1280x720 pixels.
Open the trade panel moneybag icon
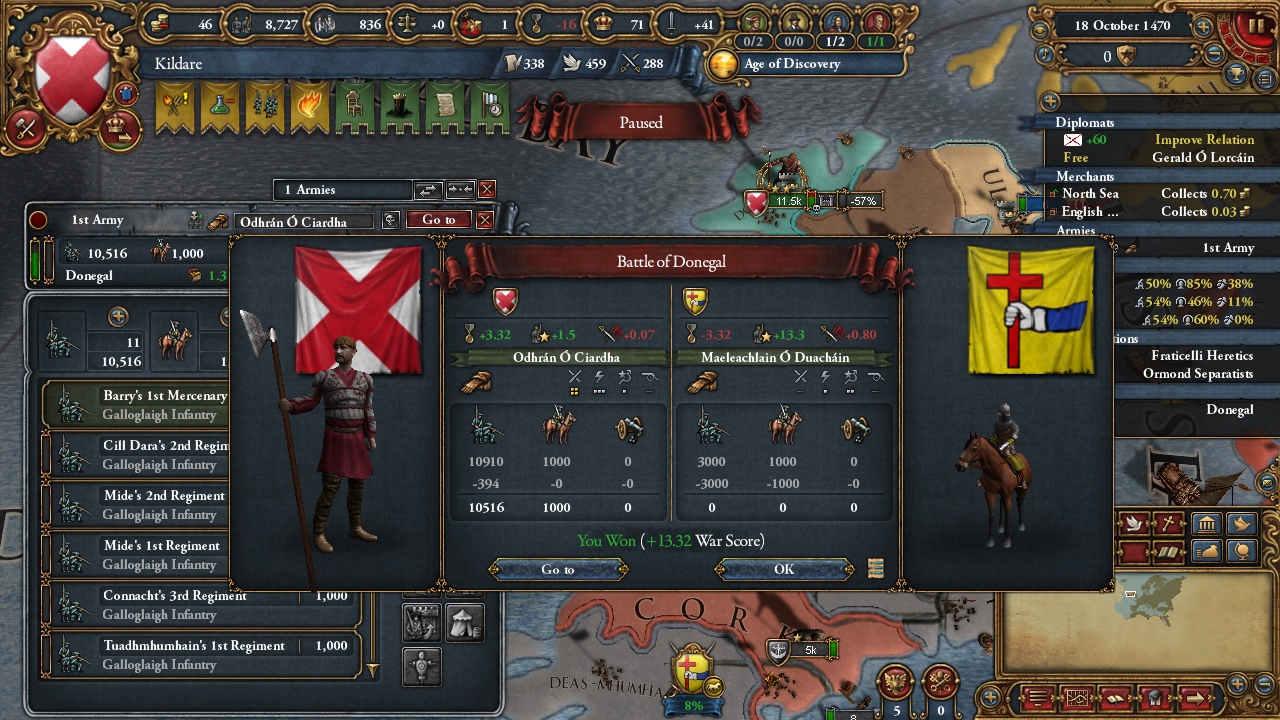pos(1206,550)
